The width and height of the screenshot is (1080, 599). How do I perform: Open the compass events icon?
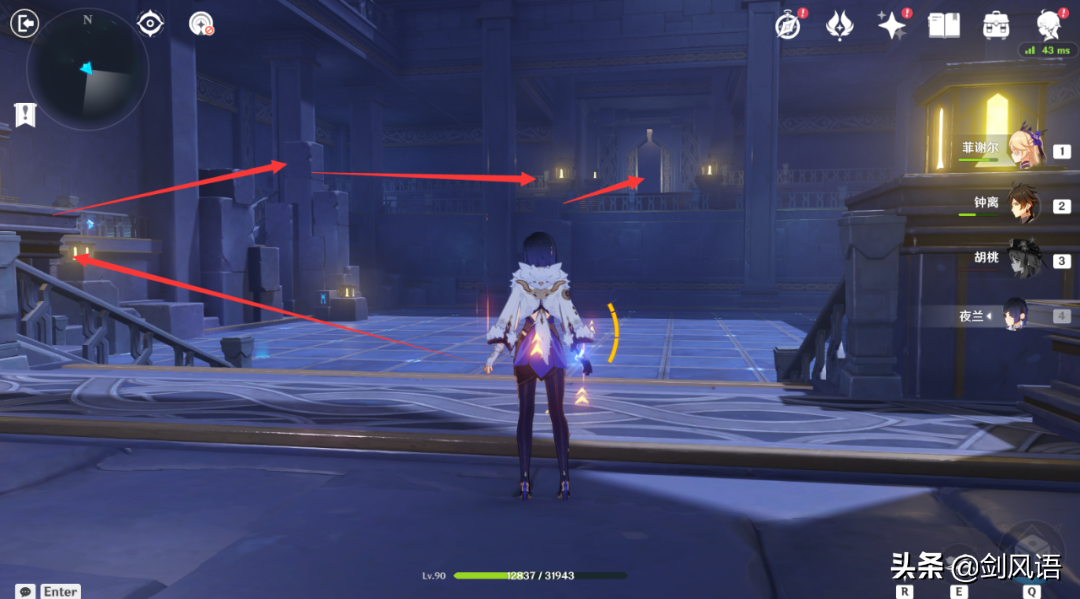coord(788,26)
